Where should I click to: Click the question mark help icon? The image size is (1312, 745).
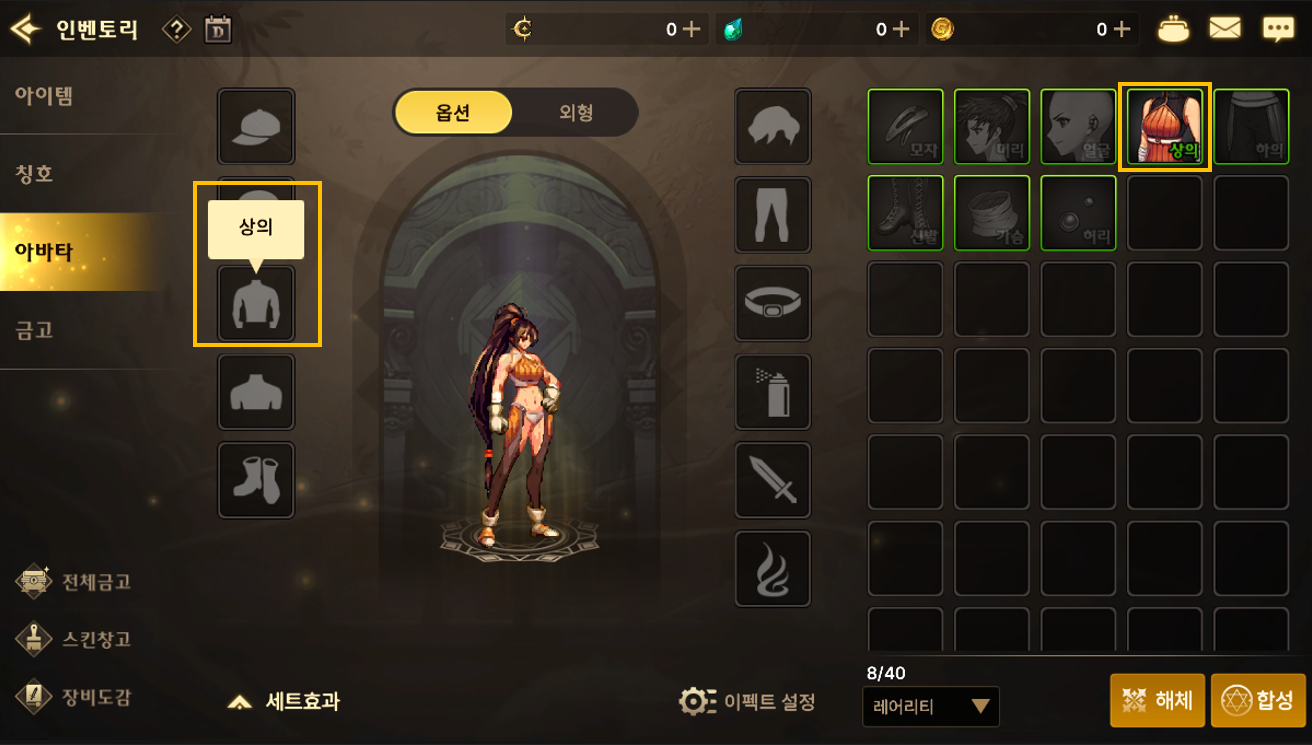(177, 28)
